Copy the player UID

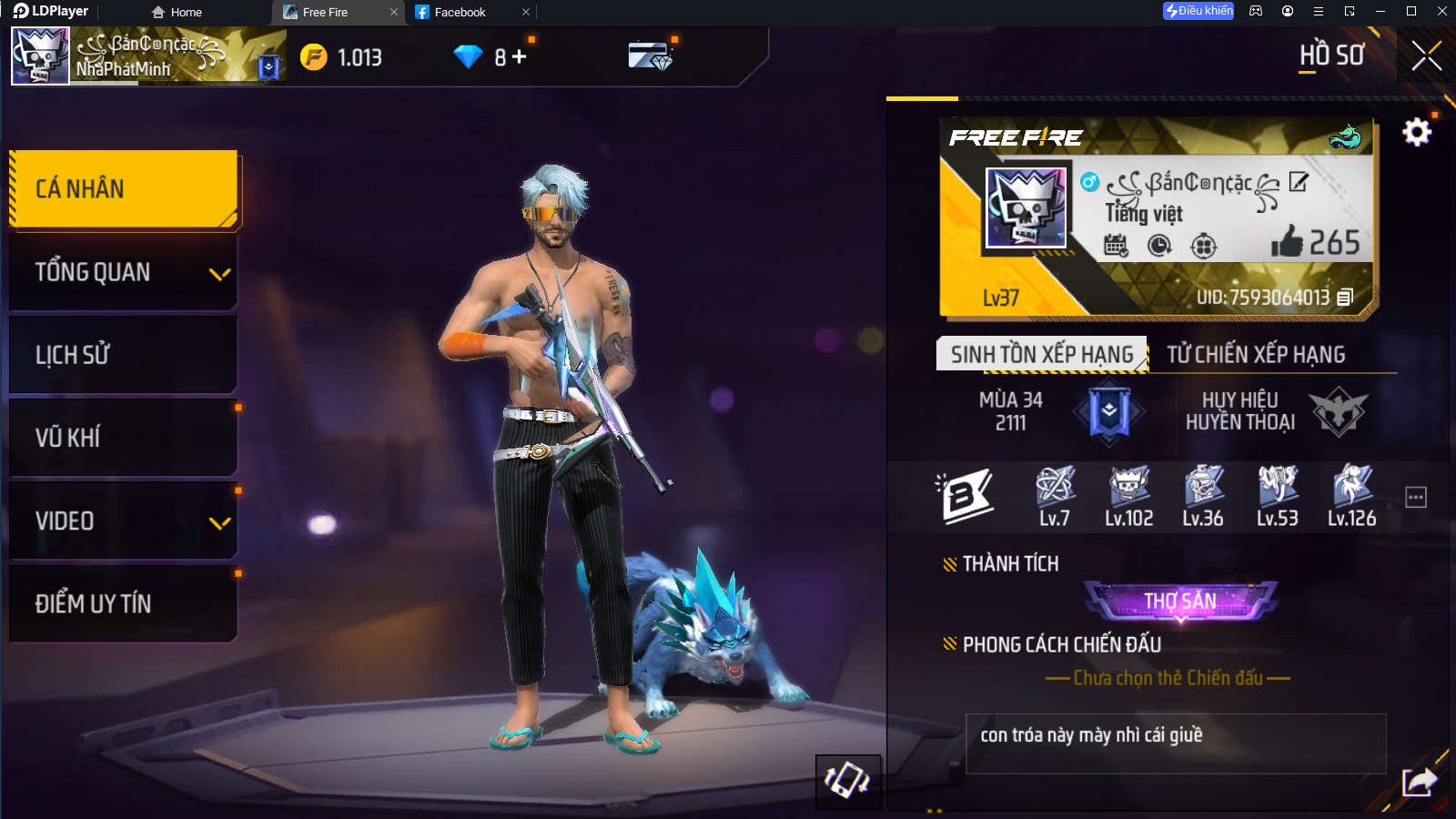[1346, 297]
